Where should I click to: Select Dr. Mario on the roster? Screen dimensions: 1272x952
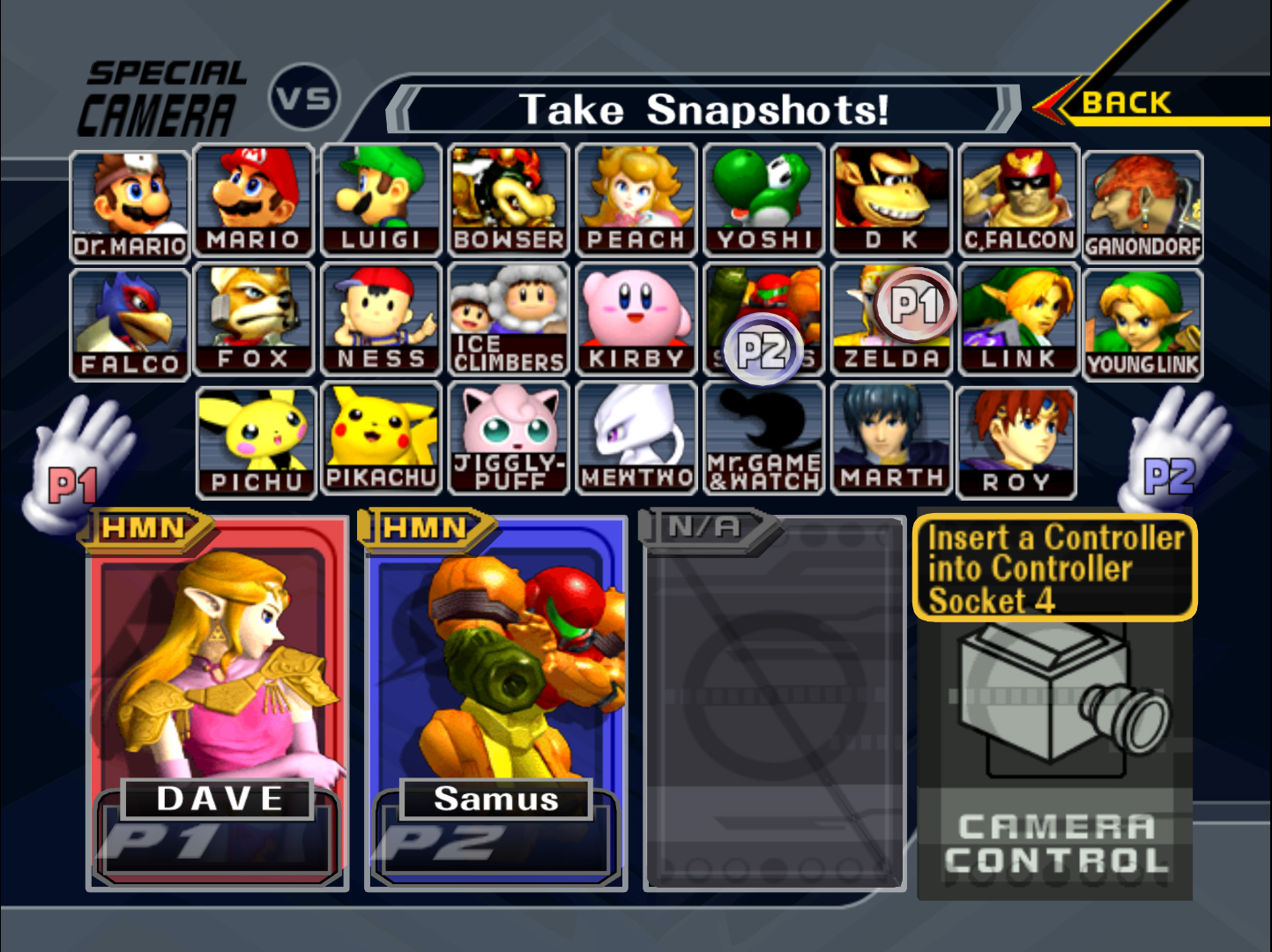pyautogui.click(x=130, y=206)
